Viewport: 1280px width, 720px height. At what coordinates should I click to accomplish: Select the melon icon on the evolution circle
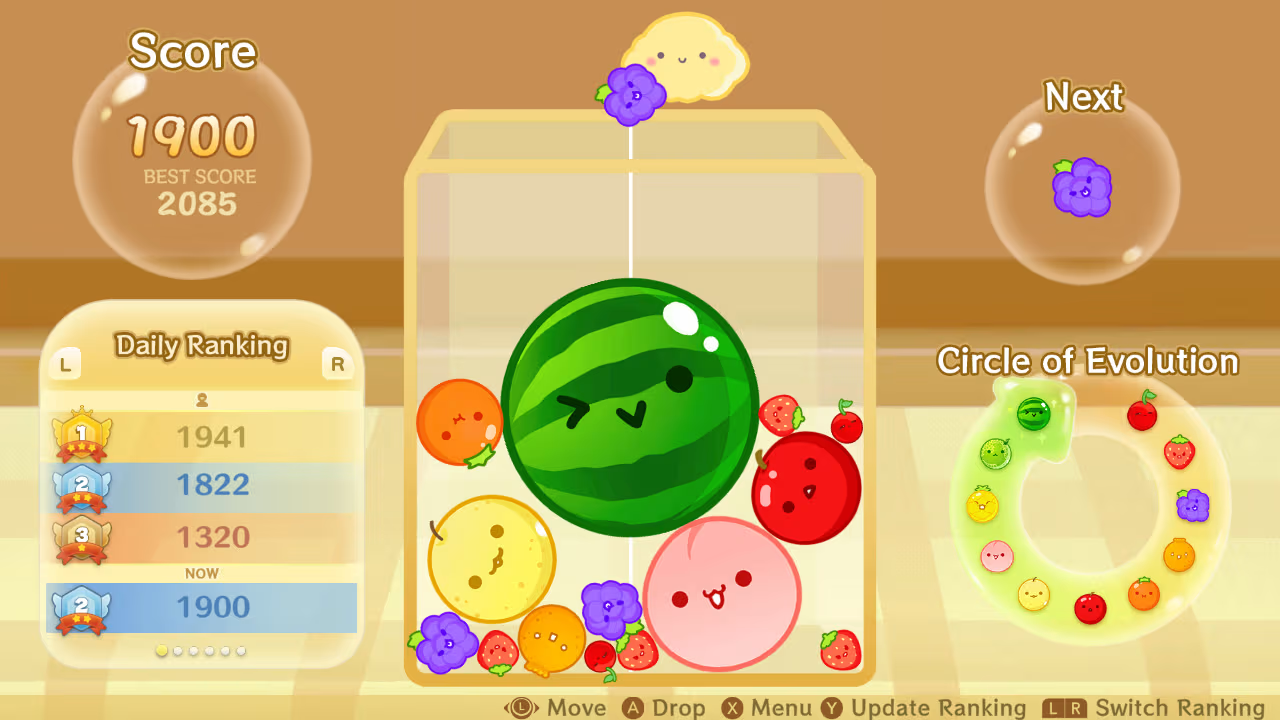tap(995, 453)
